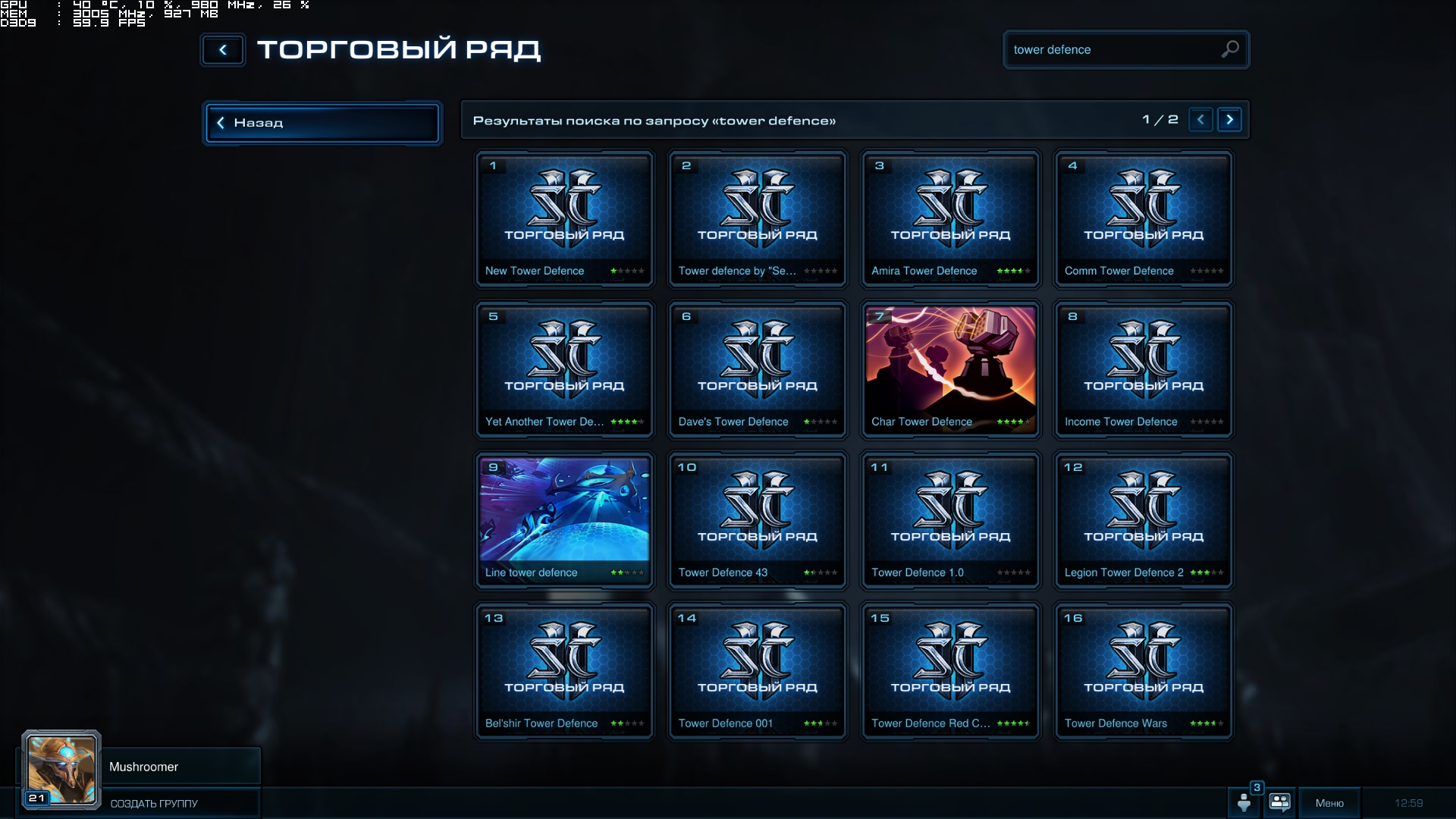Select Dave's Tower Defence

click(758, 370)
